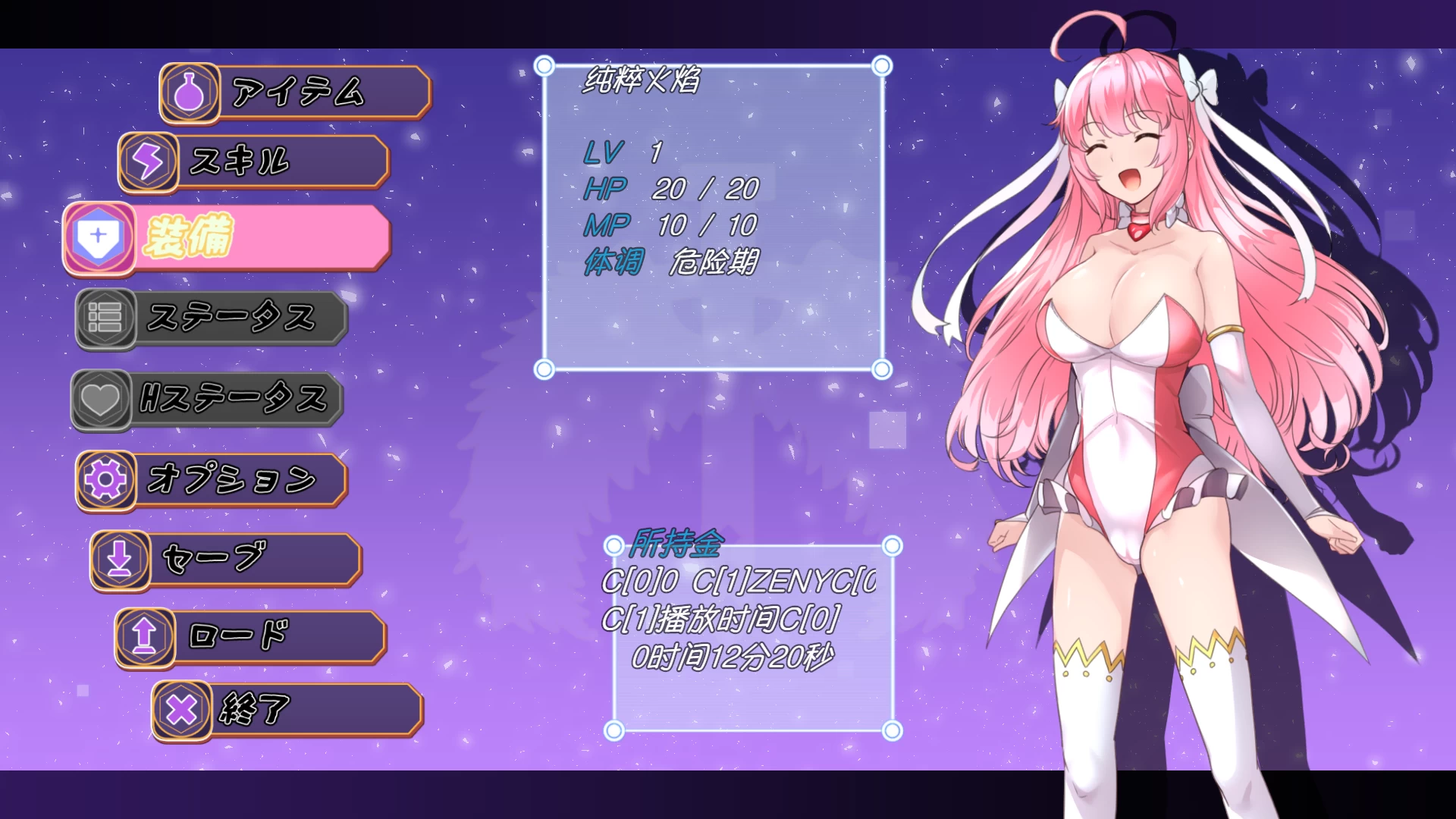Click the gear icon for オプション
The width and height of the screenshot is (1456, 819).
click(105, 479)
